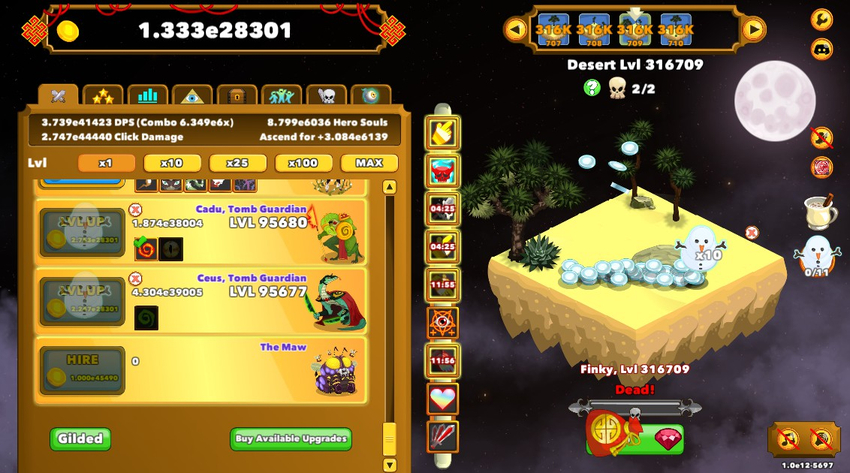Choose the x100 level multiplier
850x473 pixels.
tap(303, 163)
